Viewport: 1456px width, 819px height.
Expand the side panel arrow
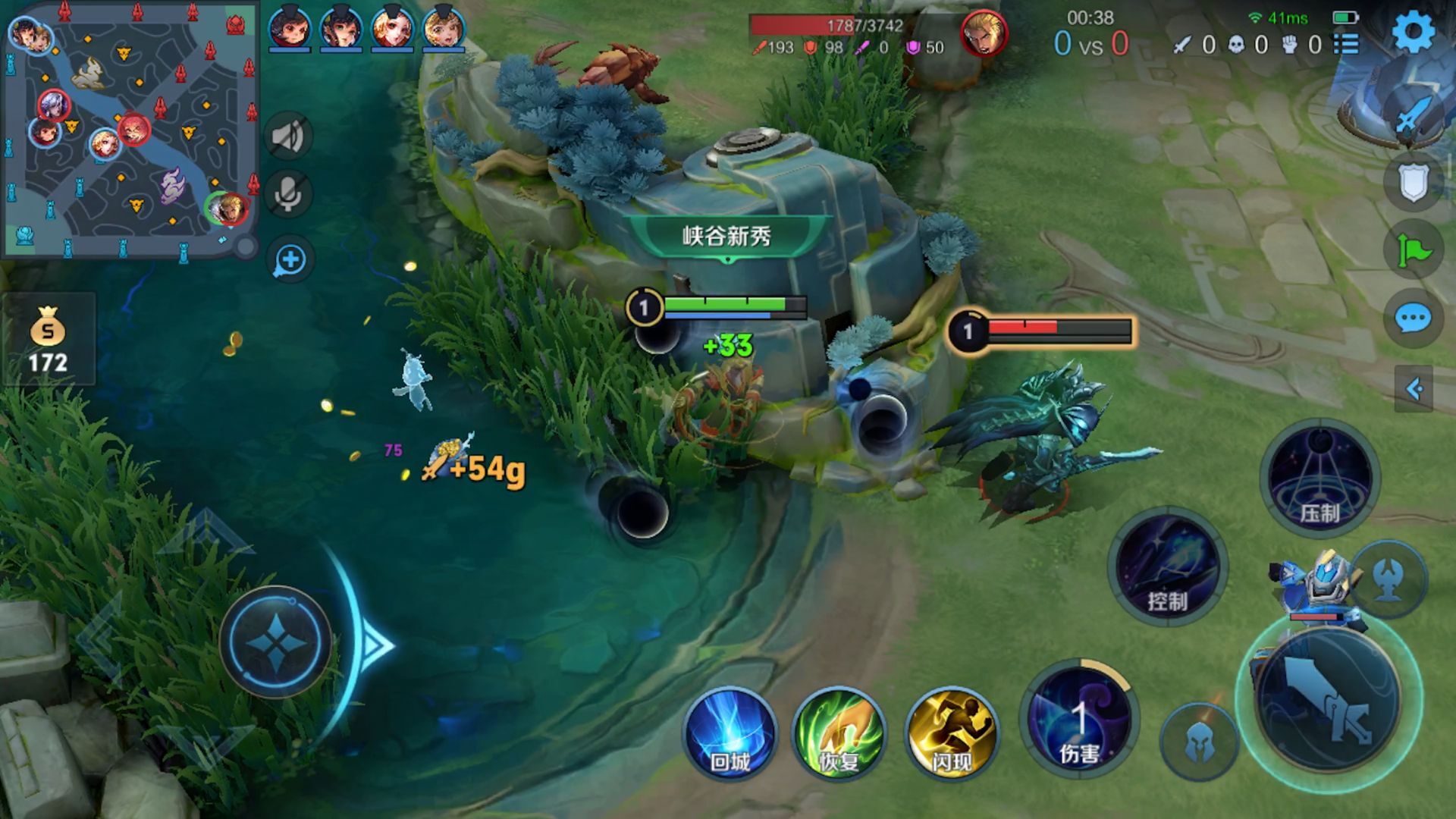pos(1414,389)
